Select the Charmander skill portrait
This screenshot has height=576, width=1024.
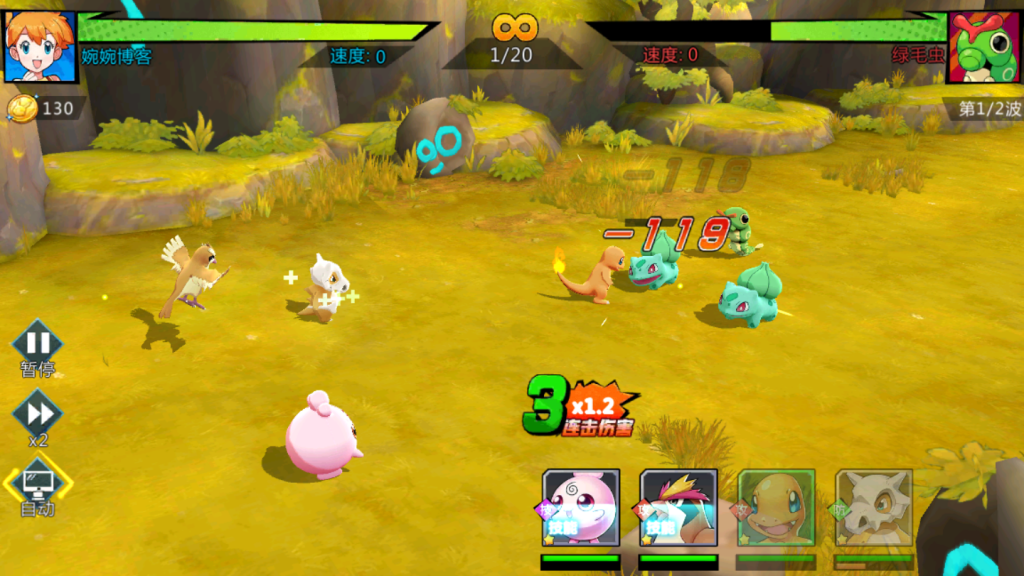pos(776,507)
